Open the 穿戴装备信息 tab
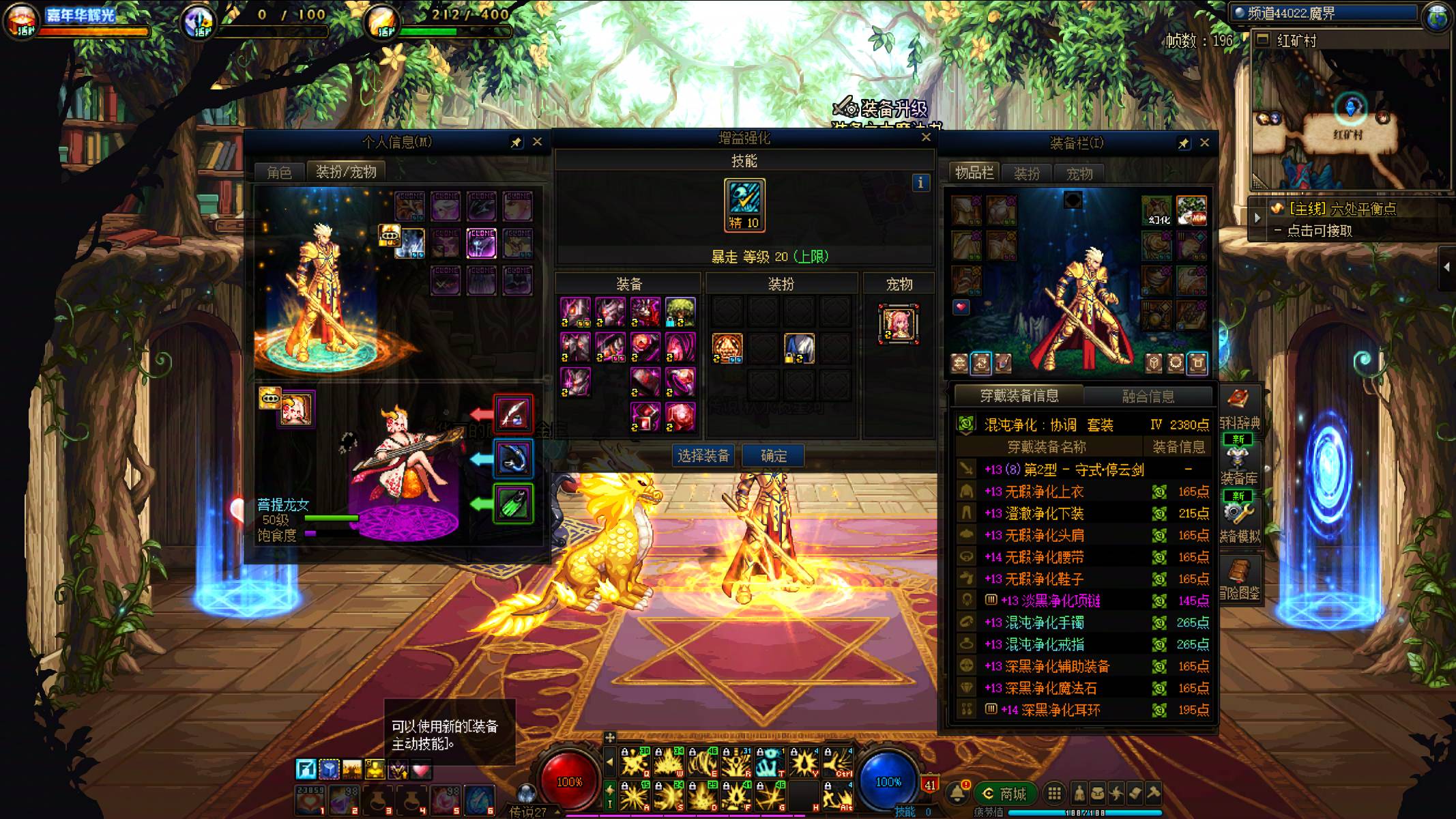Screen dimensions: 1456x819 pyautogui.click(x=1019, y=396)
